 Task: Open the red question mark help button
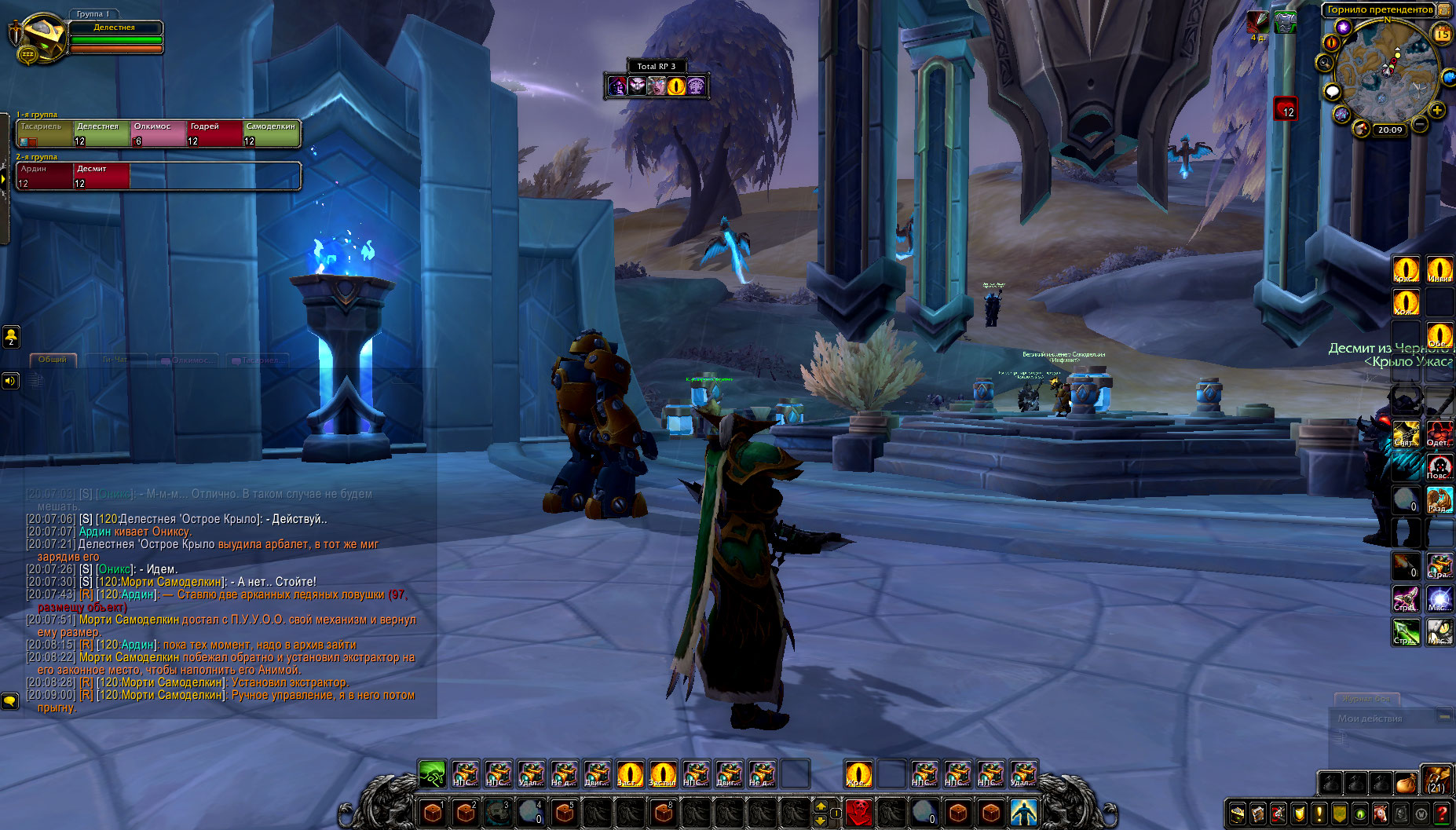(1442, 814)
